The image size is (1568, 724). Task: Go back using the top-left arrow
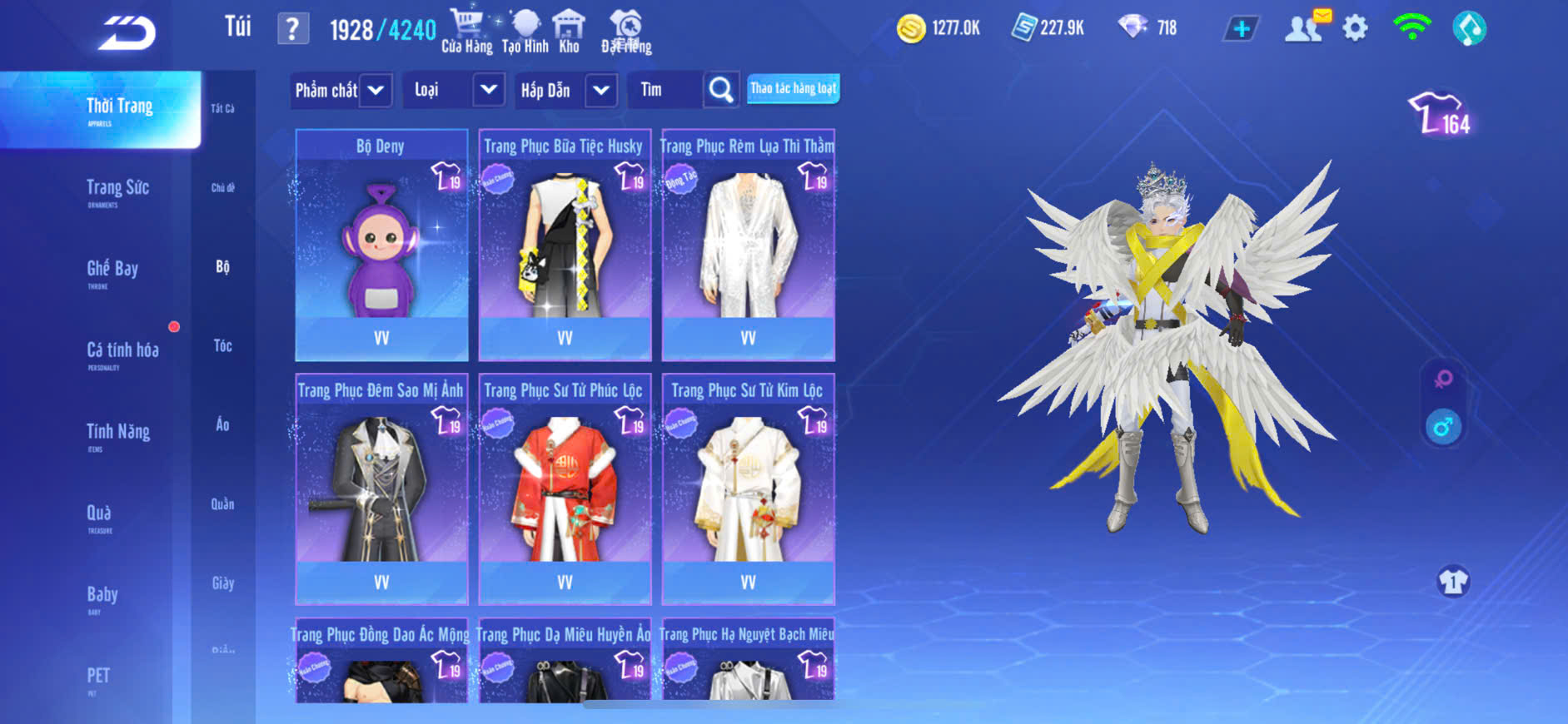pyautogui.click(x=127, y=33)
